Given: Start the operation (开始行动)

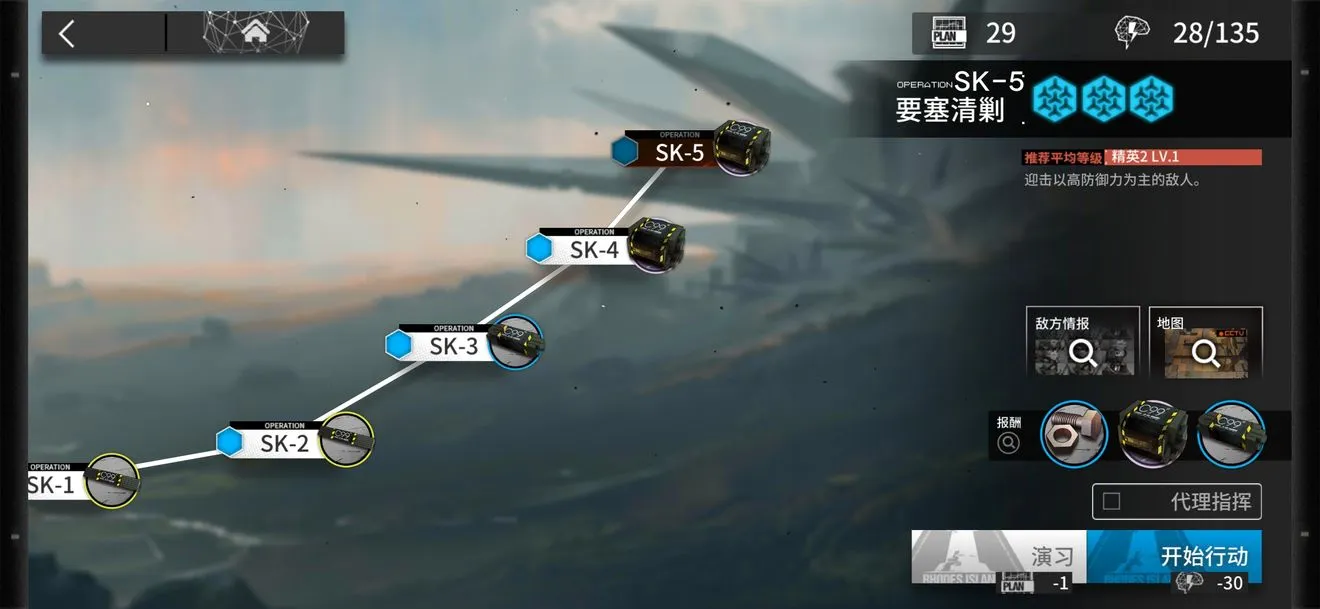Looking at the screenshot, I should click(1174, 557).
